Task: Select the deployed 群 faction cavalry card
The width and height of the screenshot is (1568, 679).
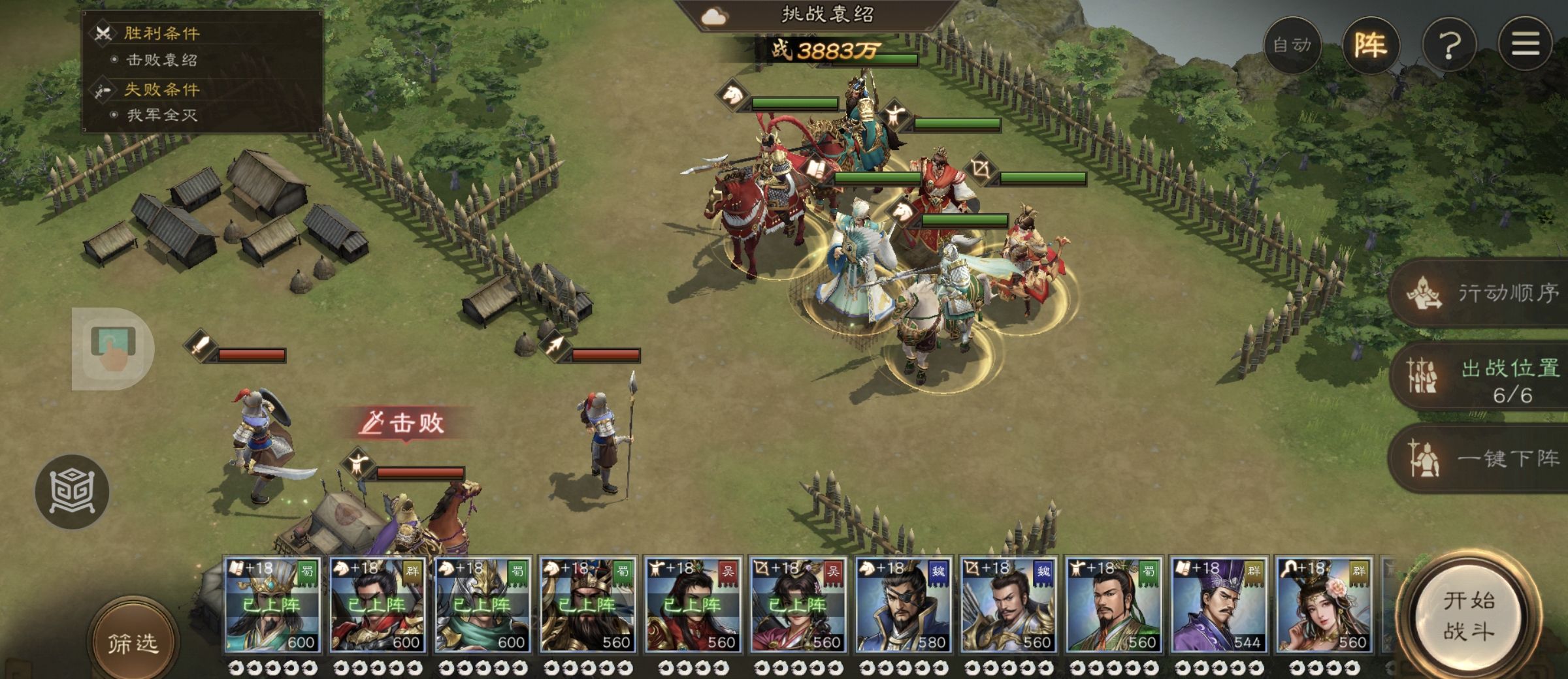Action: pos(377,605)
